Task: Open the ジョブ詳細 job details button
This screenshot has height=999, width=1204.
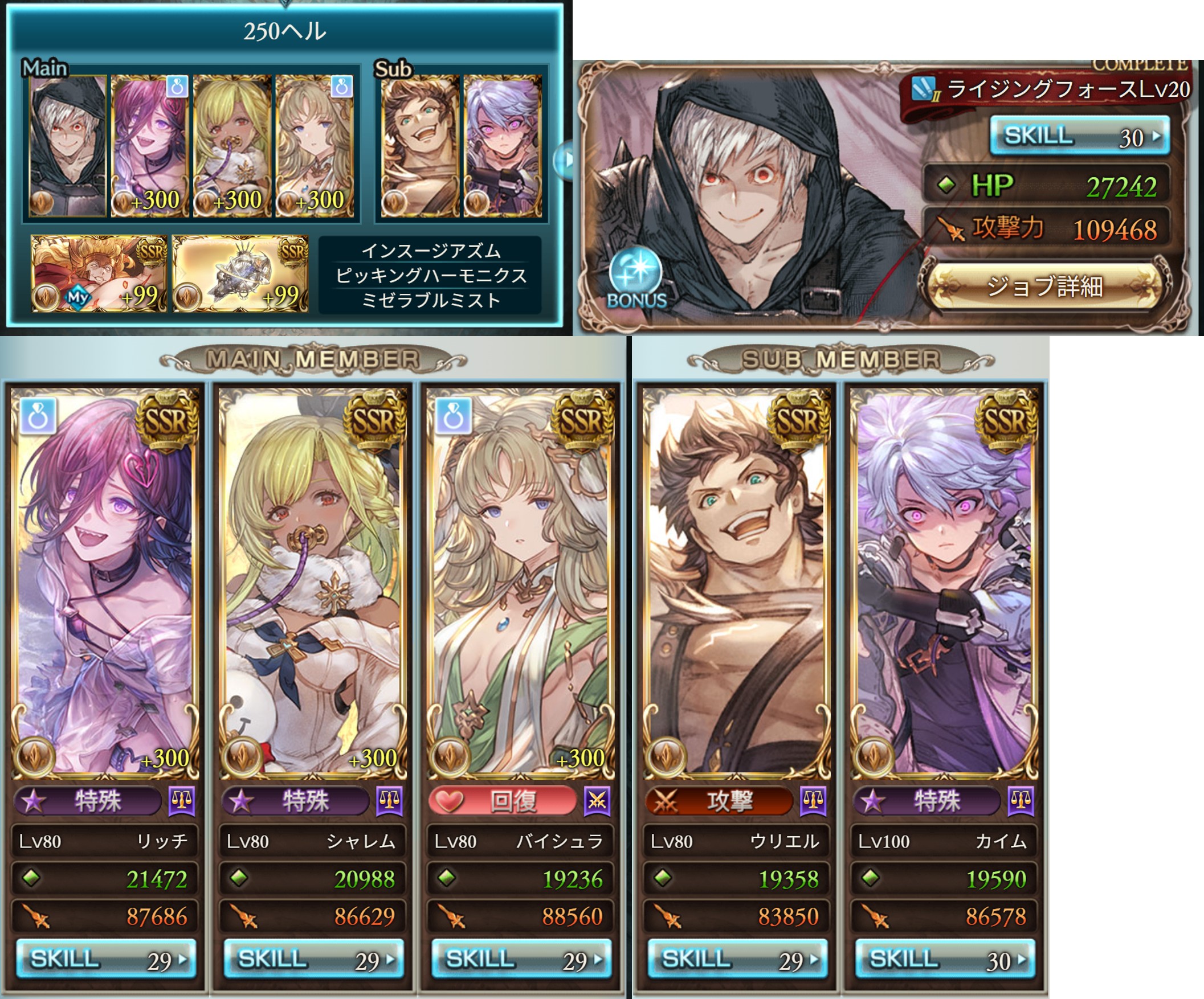Action: [x=1044, y=286]
